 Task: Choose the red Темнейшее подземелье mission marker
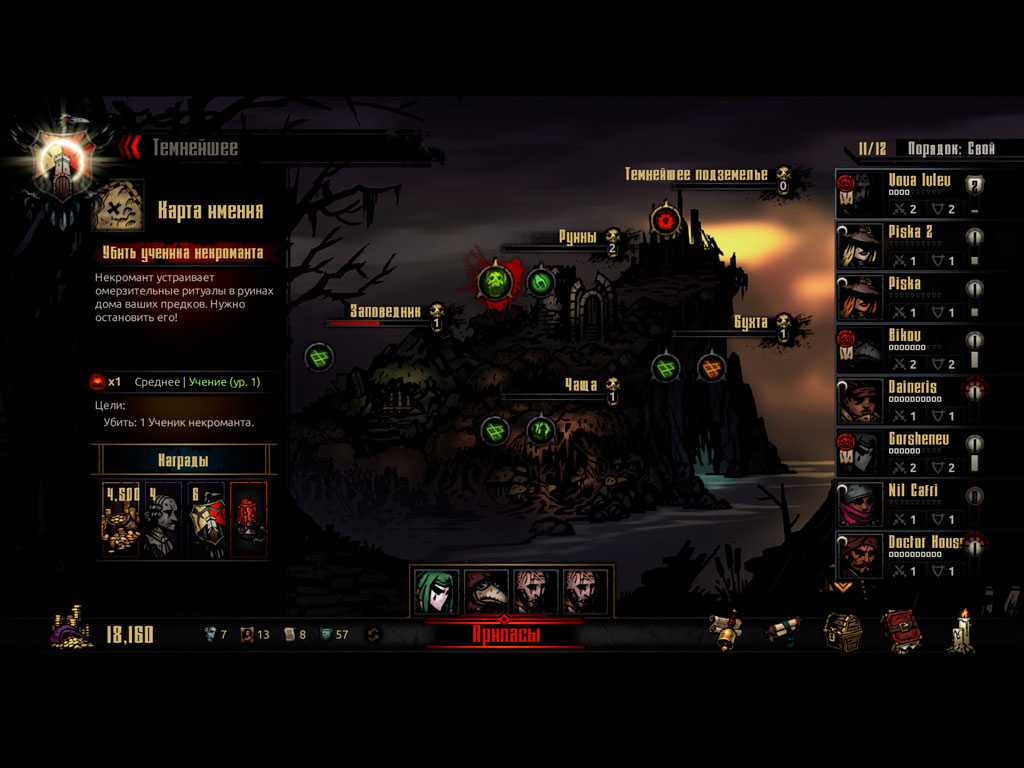pos(665,218)
